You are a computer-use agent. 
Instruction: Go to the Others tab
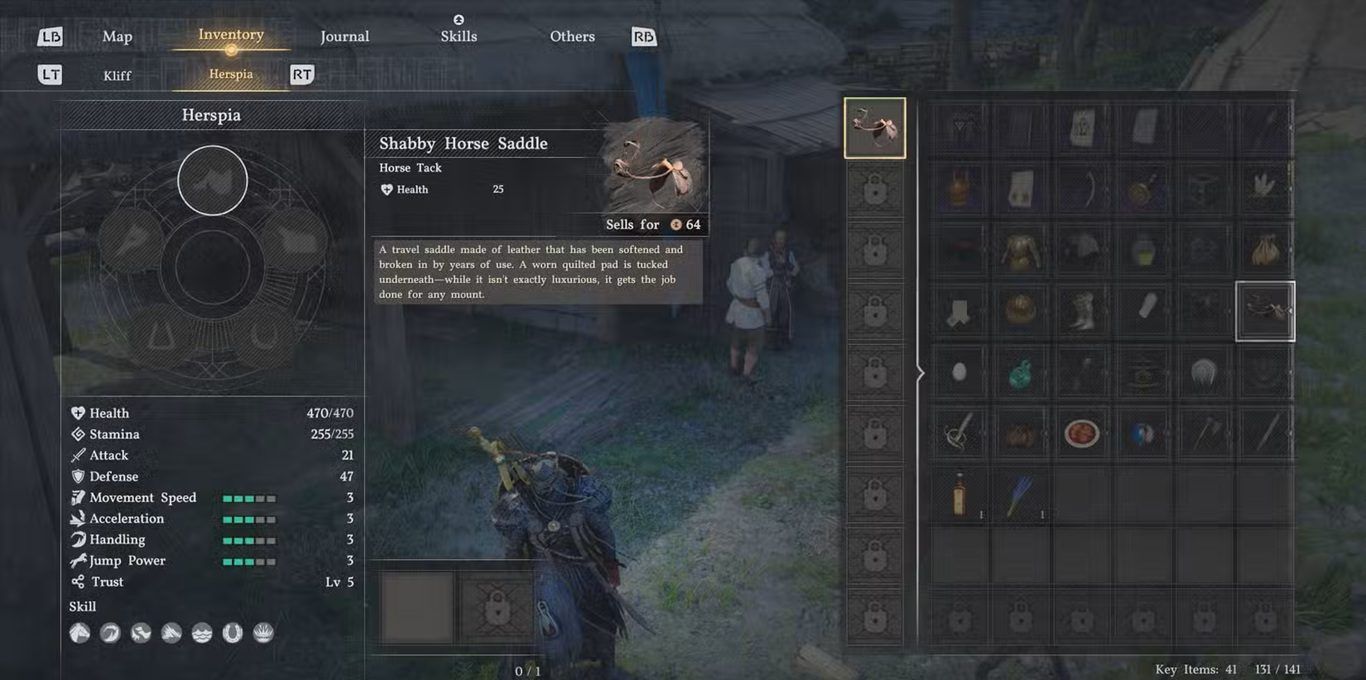point(572,37)
